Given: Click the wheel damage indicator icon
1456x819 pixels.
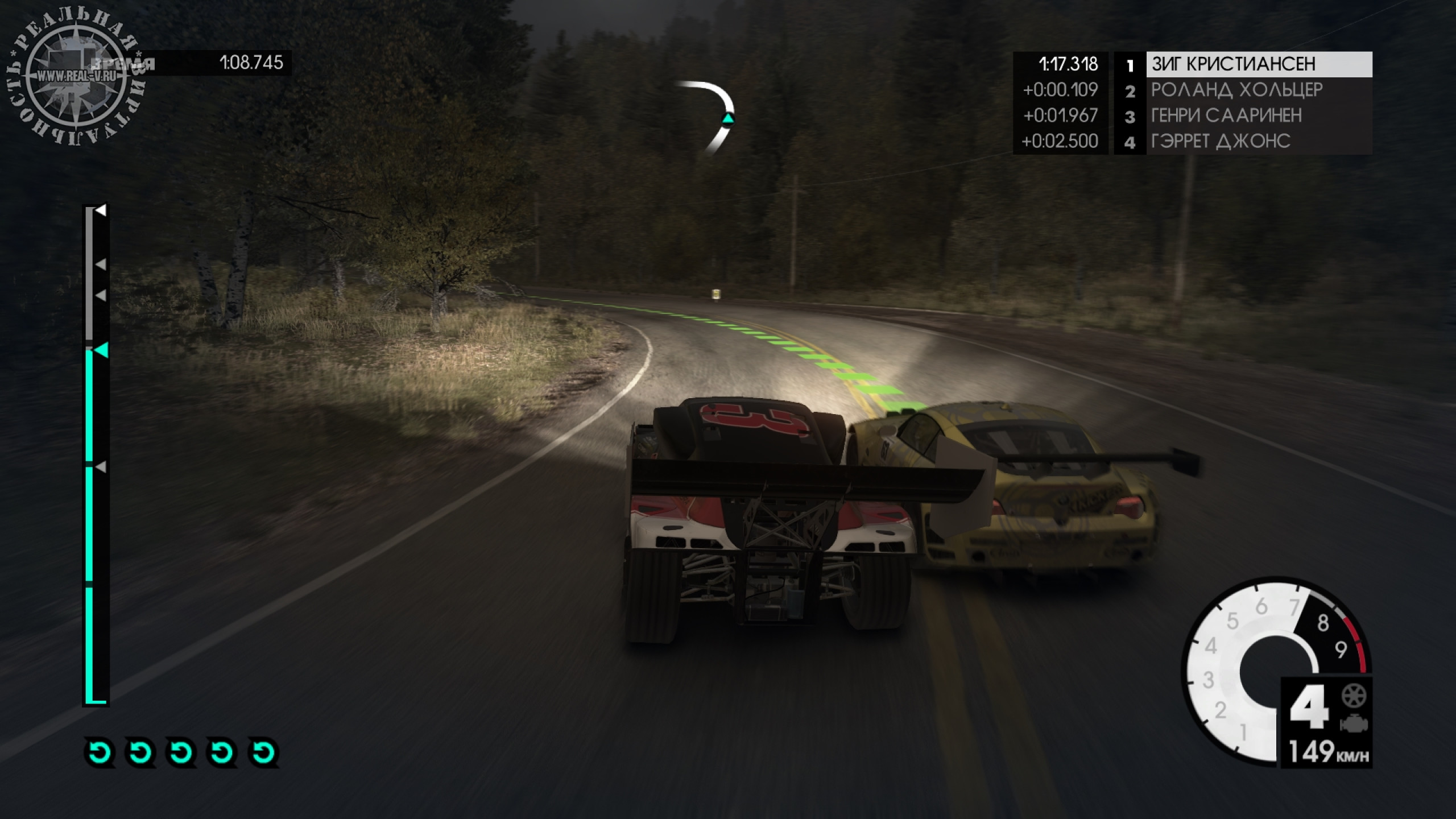Looking at the screenshot, I should tap(1354, 696).
